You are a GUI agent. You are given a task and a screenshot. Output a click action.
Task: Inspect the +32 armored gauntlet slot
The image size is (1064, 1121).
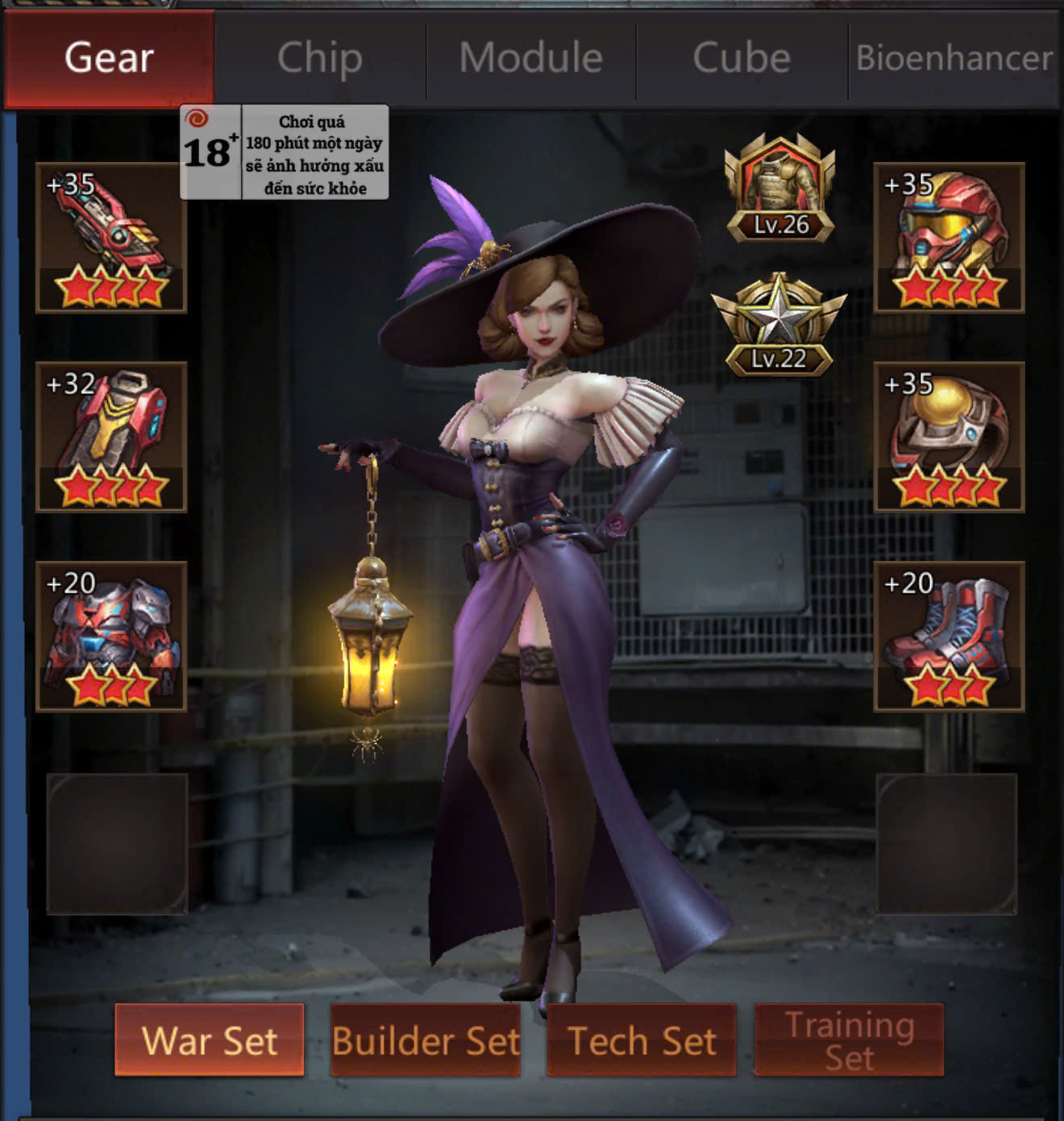coord(111,437)
